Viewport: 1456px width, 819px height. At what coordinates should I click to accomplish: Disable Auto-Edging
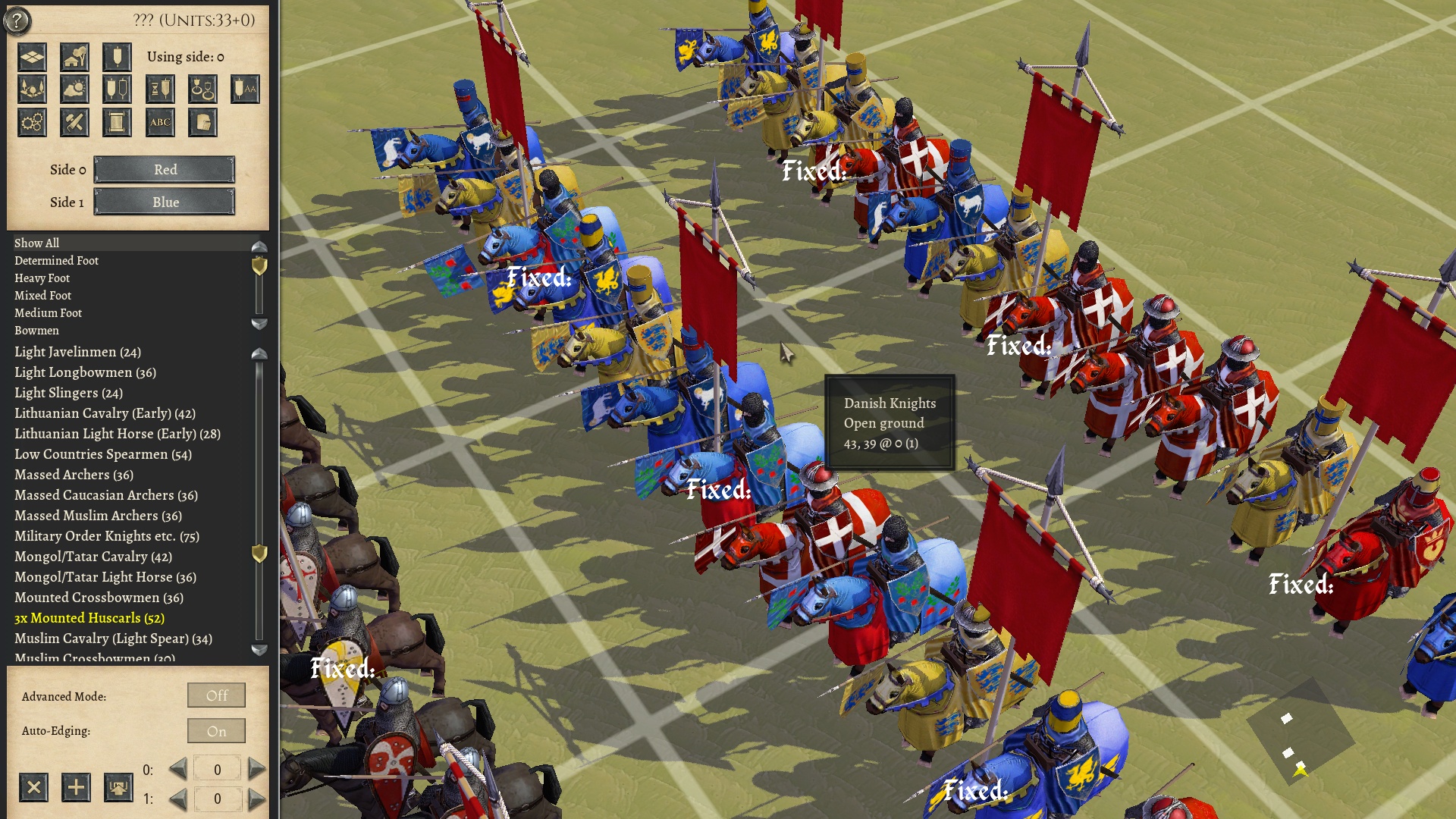[x=216, y=730]
